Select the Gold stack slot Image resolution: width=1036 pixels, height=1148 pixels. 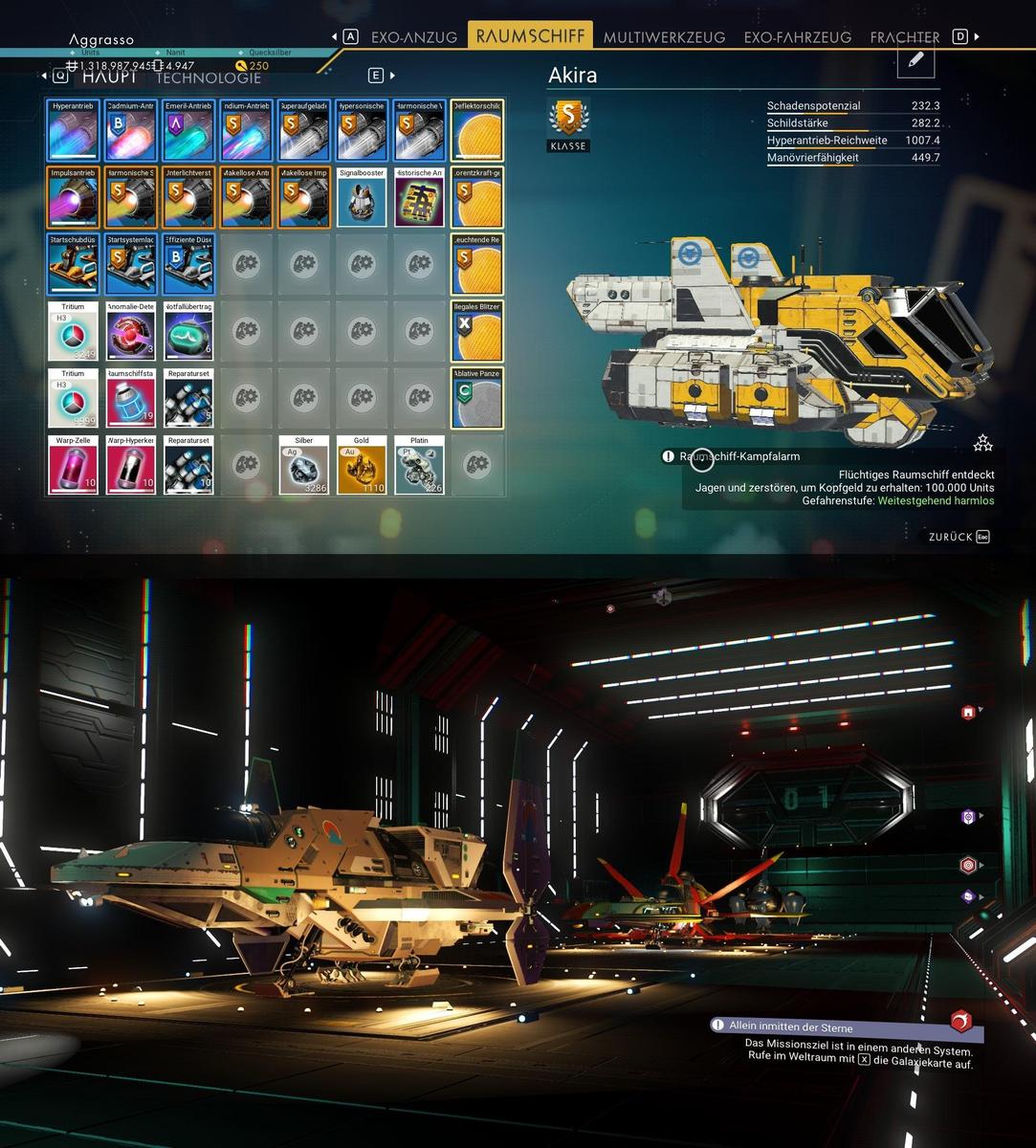click(x=361, y=466)
